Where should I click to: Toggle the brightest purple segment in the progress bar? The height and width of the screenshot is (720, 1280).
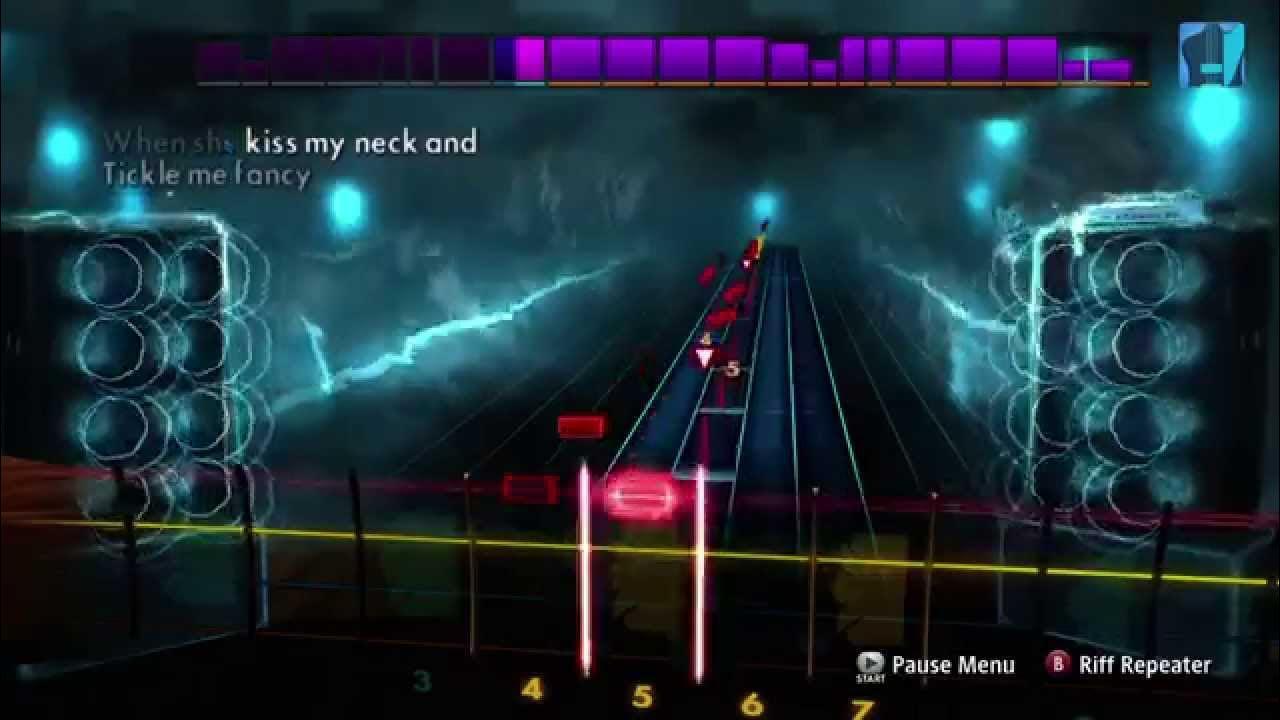(527, 60)
